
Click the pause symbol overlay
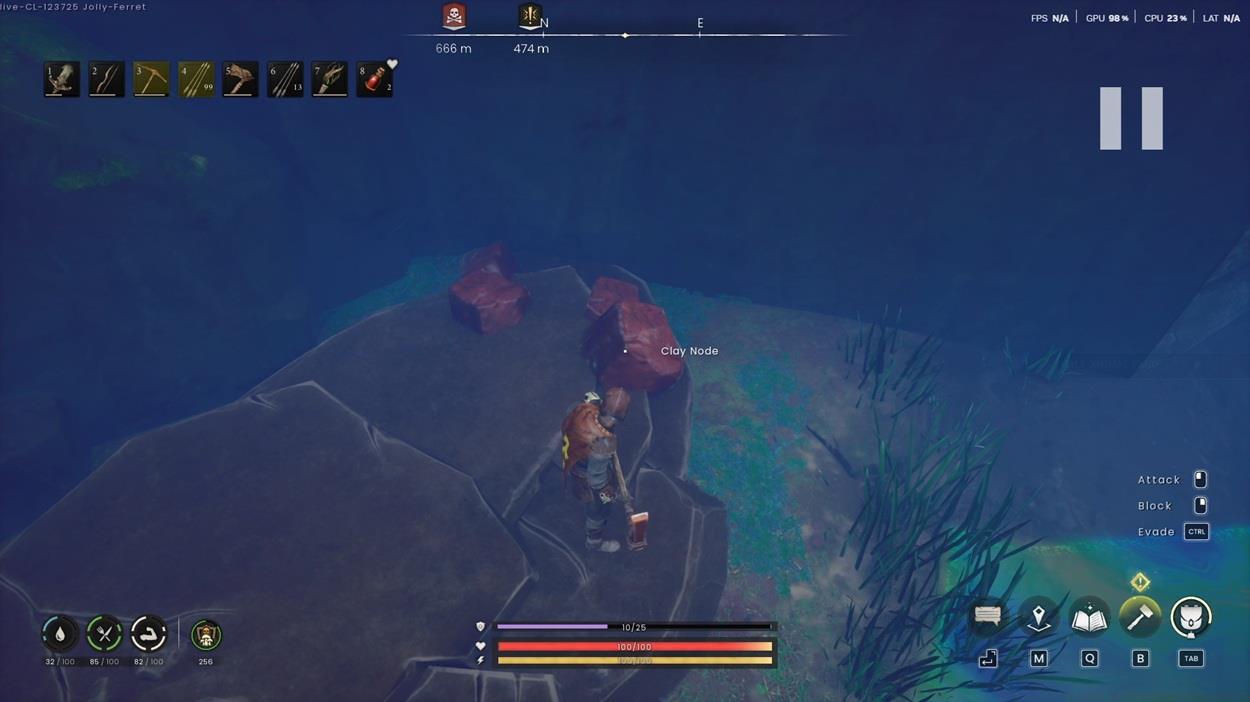pyautogui.click(x=1131, y=118)
